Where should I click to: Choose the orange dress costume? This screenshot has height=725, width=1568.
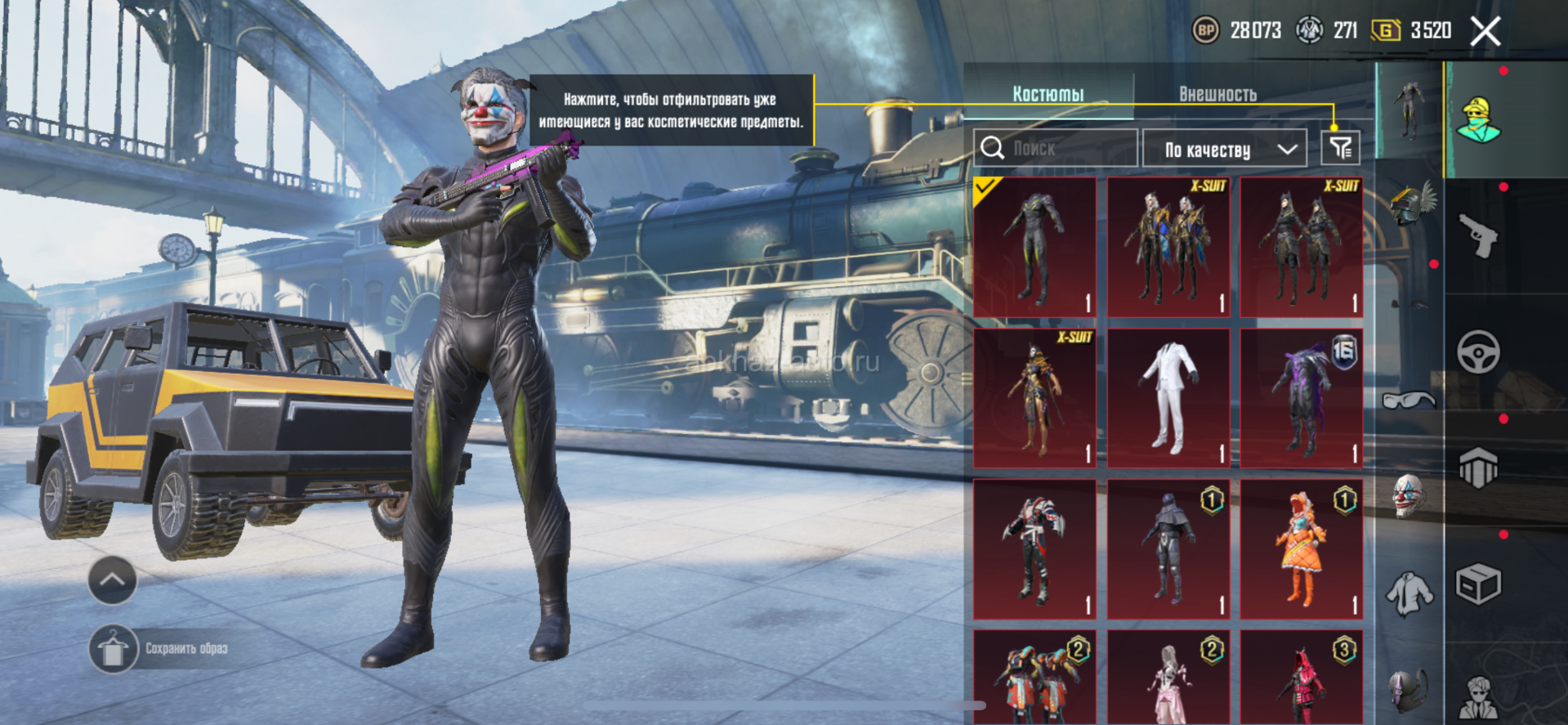pyautogui.click(x=1301, y=549)
